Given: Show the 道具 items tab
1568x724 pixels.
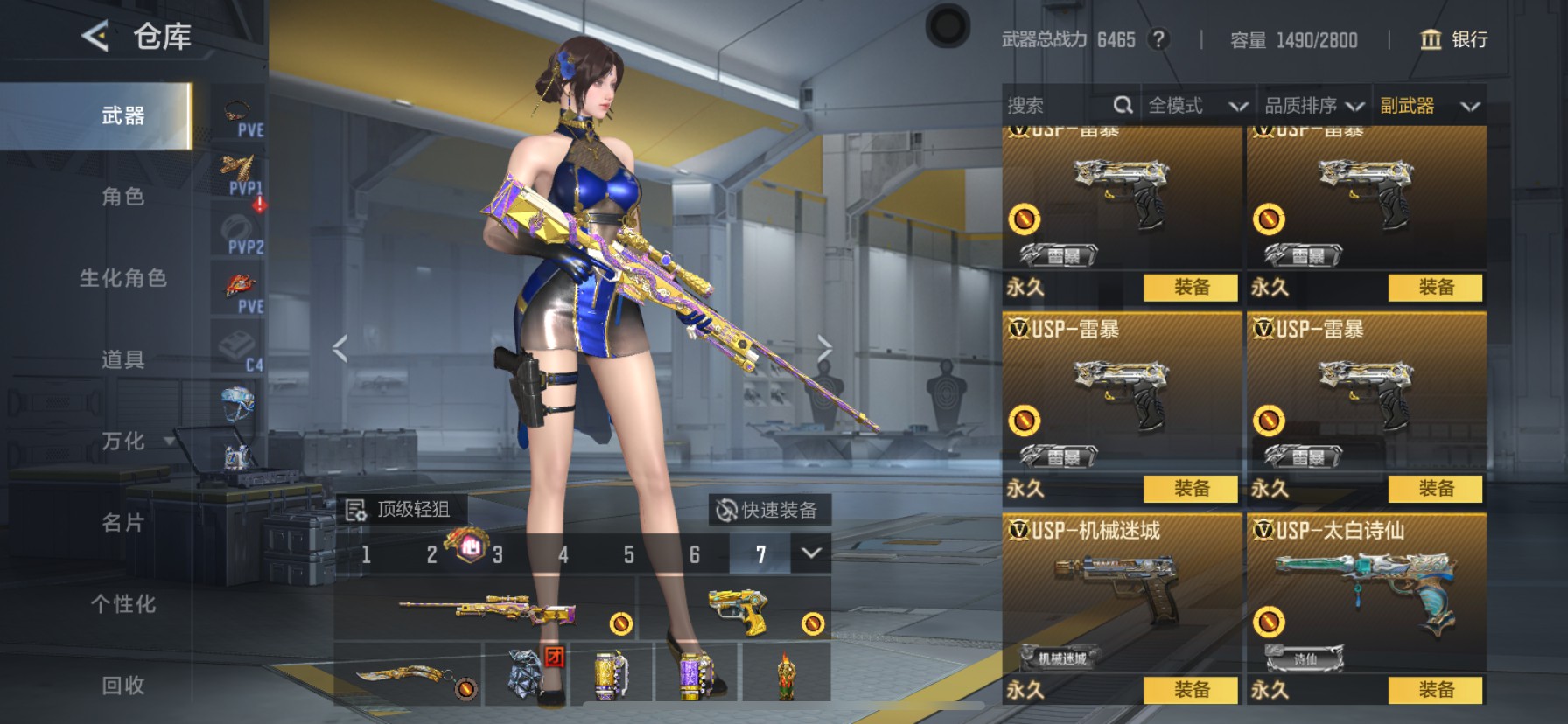Looking at the screenshot, I should [x=122, y=359].
